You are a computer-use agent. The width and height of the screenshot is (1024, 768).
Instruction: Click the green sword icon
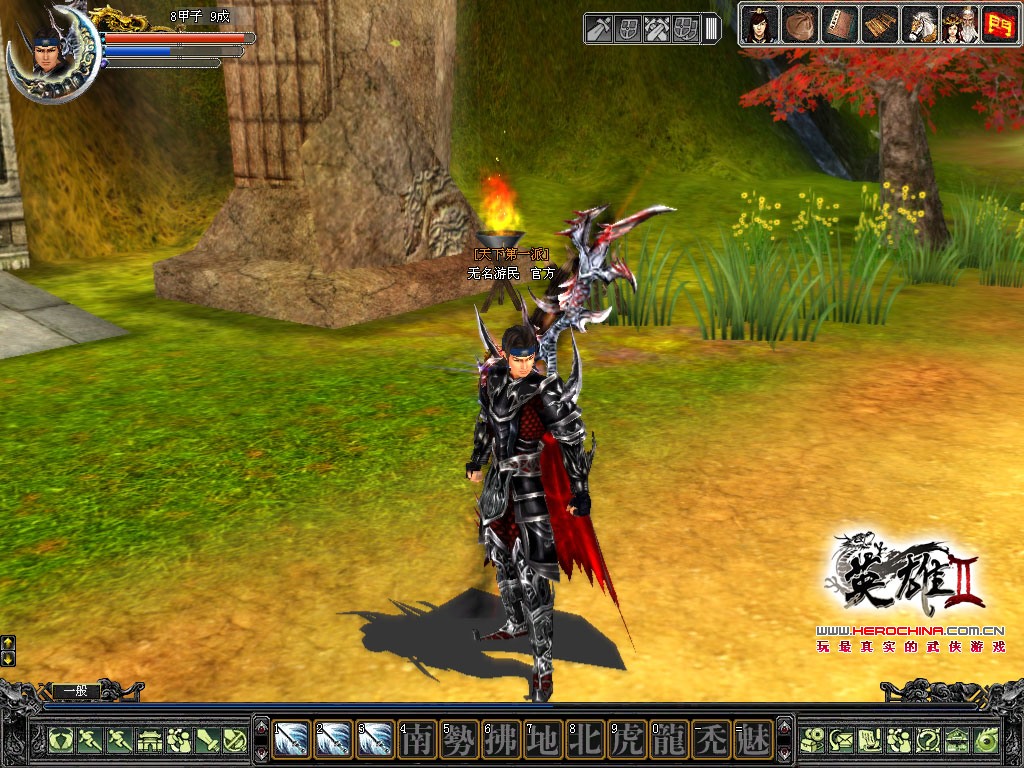[208, 740]
